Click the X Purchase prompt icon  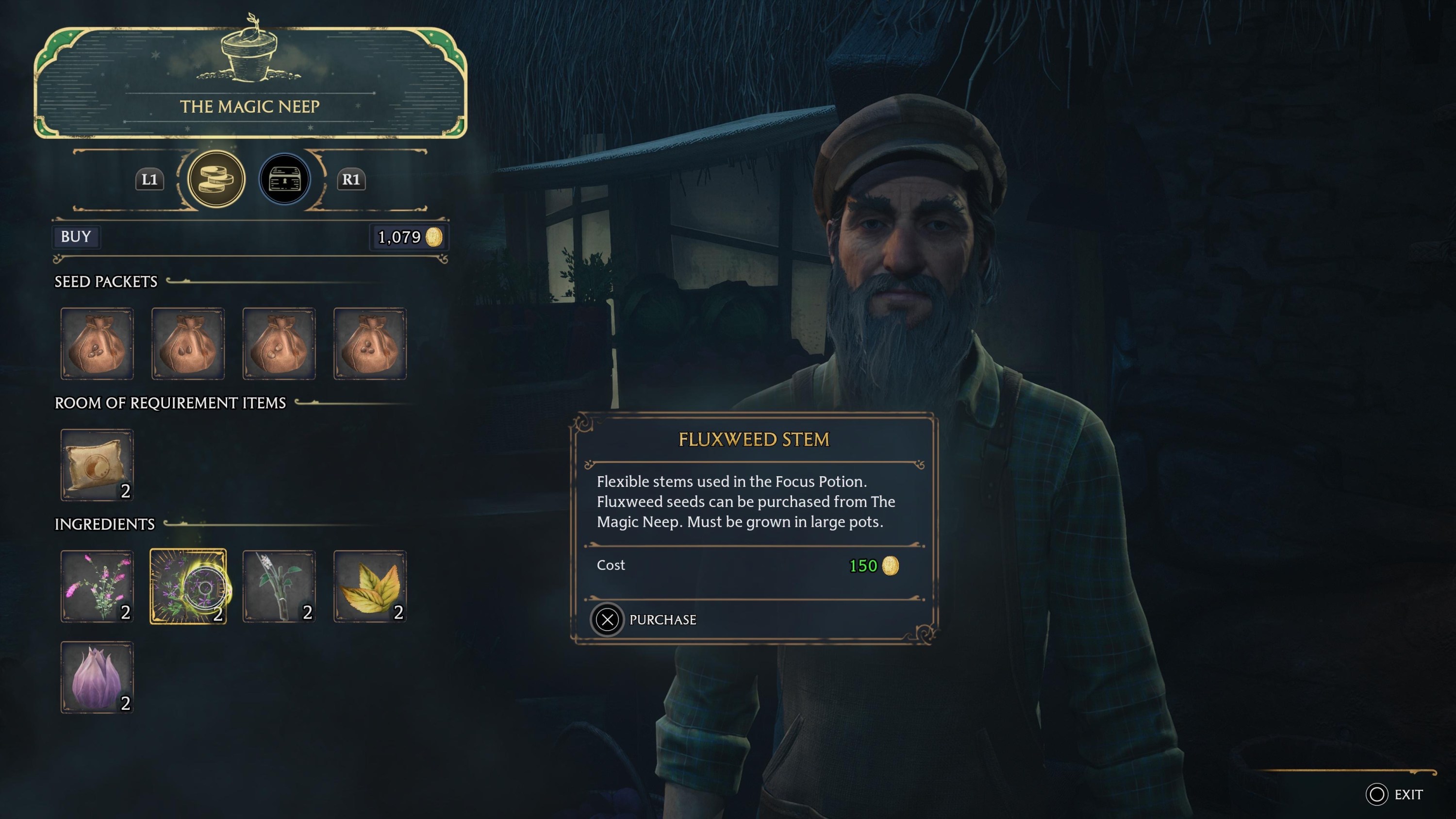pos(607,619)
